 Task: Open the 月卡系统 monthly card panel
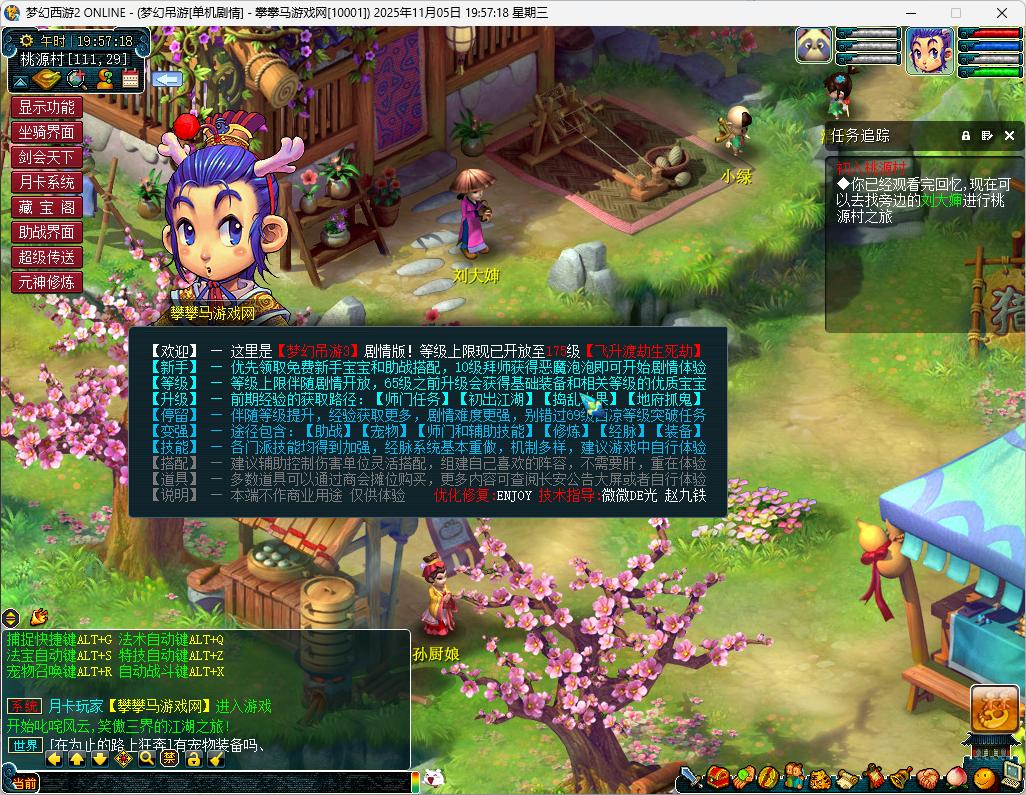[46, 182]
